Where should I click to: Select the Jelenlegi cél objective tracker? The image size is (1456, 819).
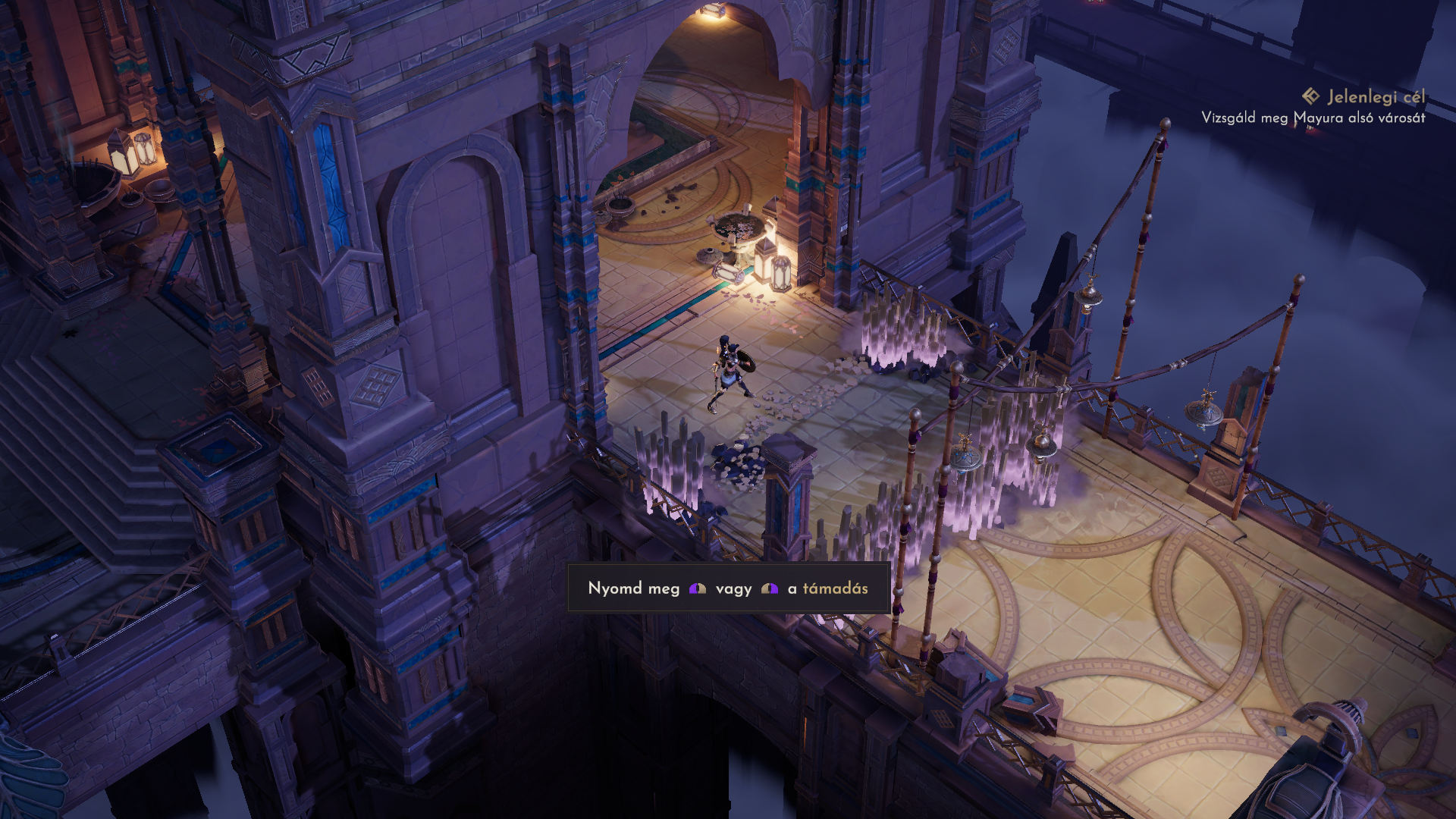(1364, 97)
